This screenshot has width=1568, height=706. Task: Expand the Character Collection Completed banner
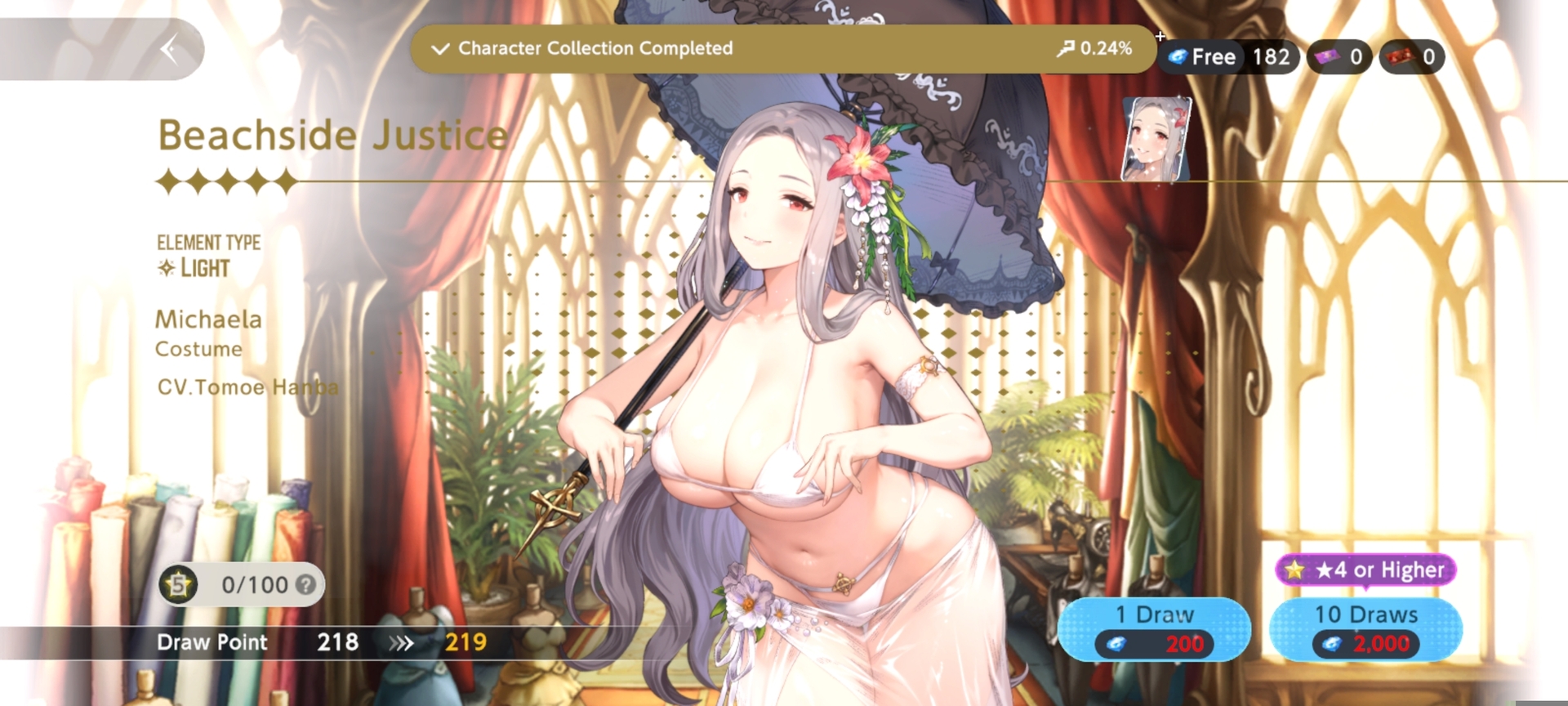pyautogui.click(x=440, y=49)
